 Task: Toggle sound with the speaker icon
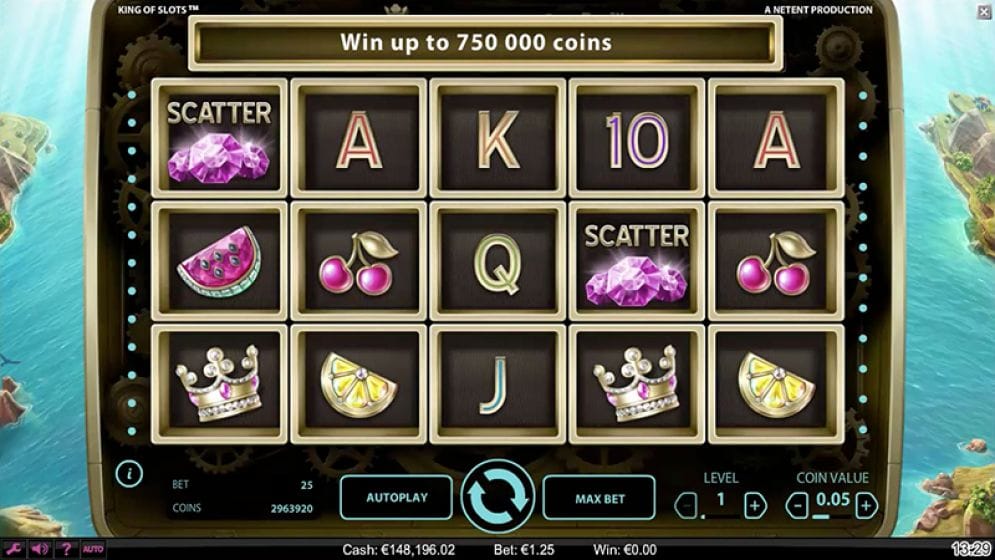[40, 549]
